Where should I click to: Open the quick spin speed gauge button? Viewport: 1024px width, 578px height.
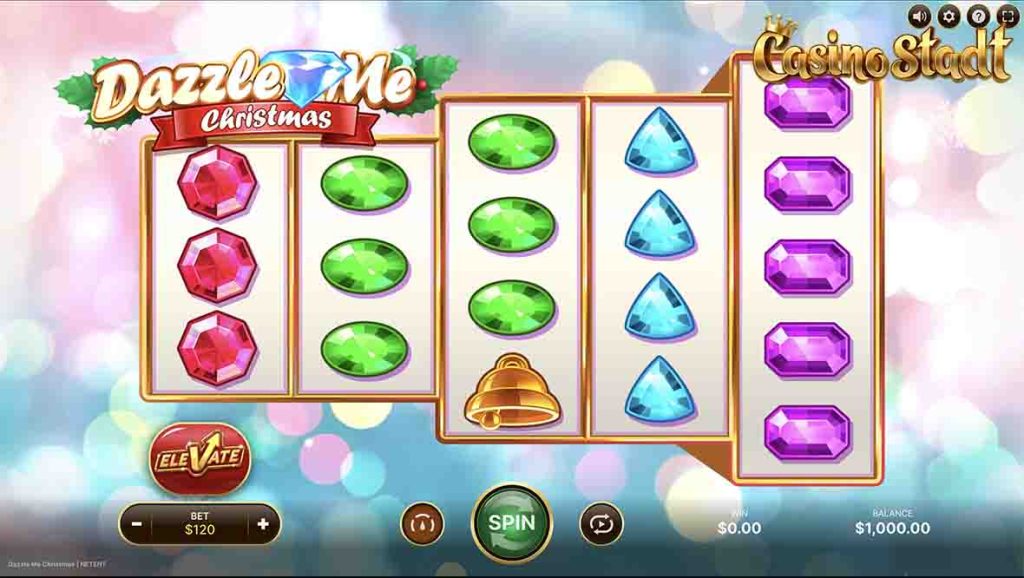pyautogui.click(x=422, y=523)
